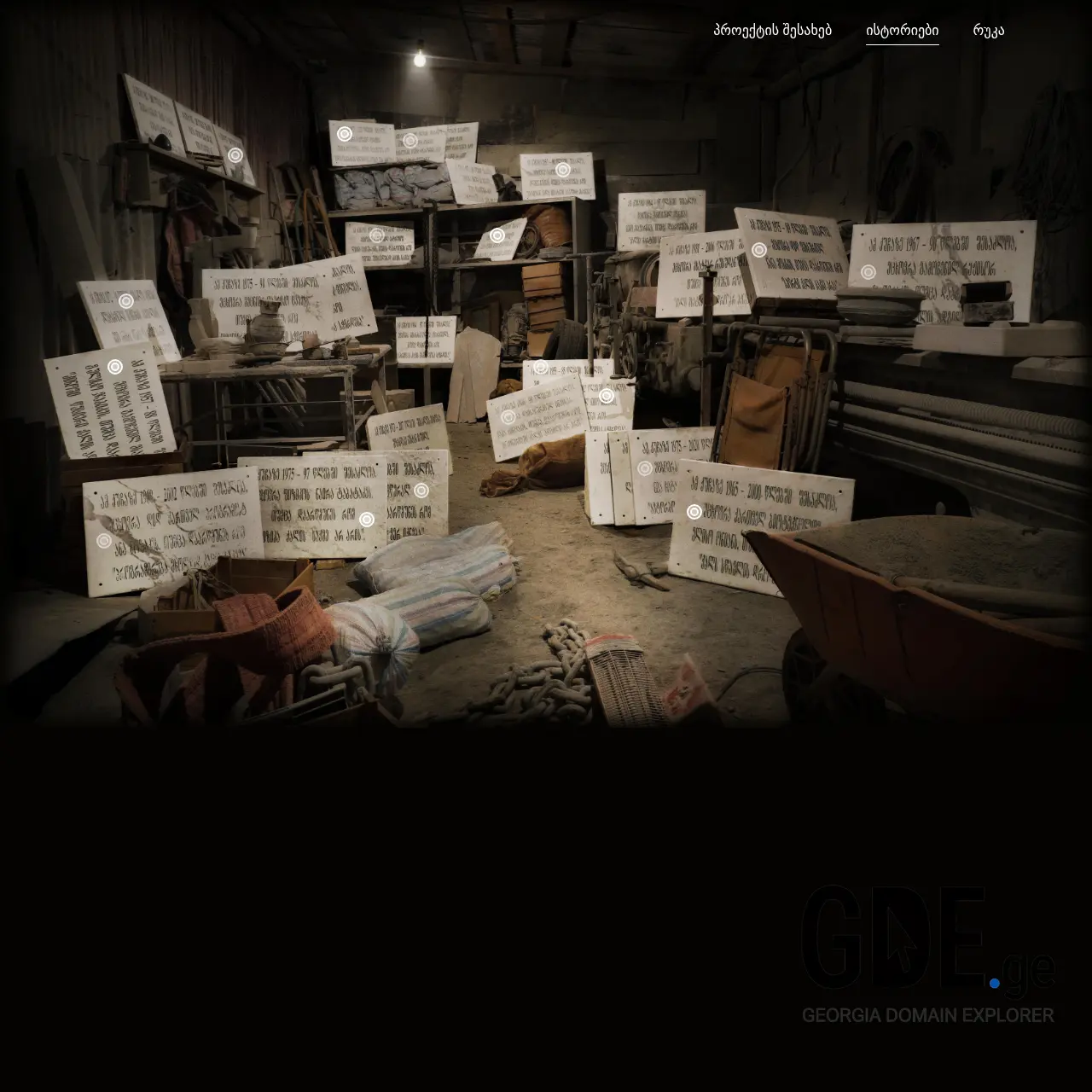Switch to the რუკა tab
The height and width of the screenshot is (1092, 1092).
988,29
